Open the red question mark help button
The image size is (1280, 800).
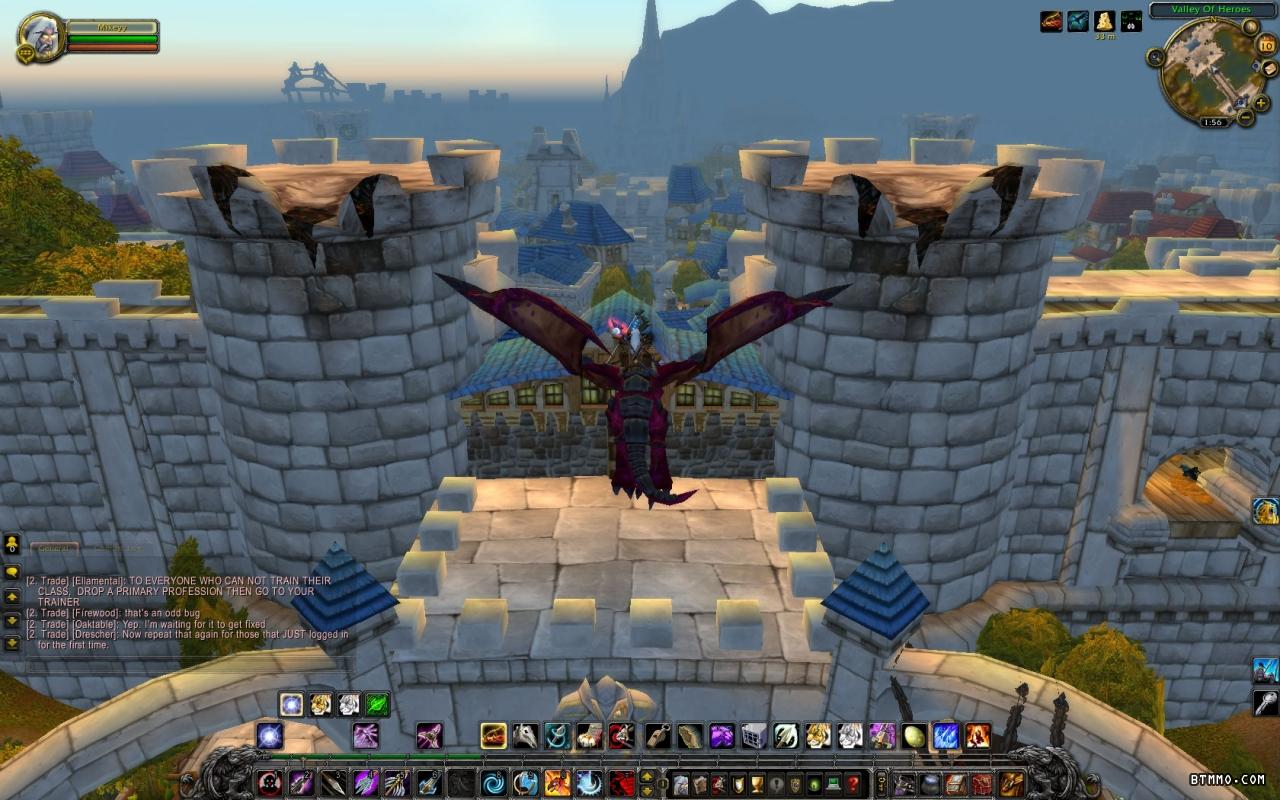853,783
